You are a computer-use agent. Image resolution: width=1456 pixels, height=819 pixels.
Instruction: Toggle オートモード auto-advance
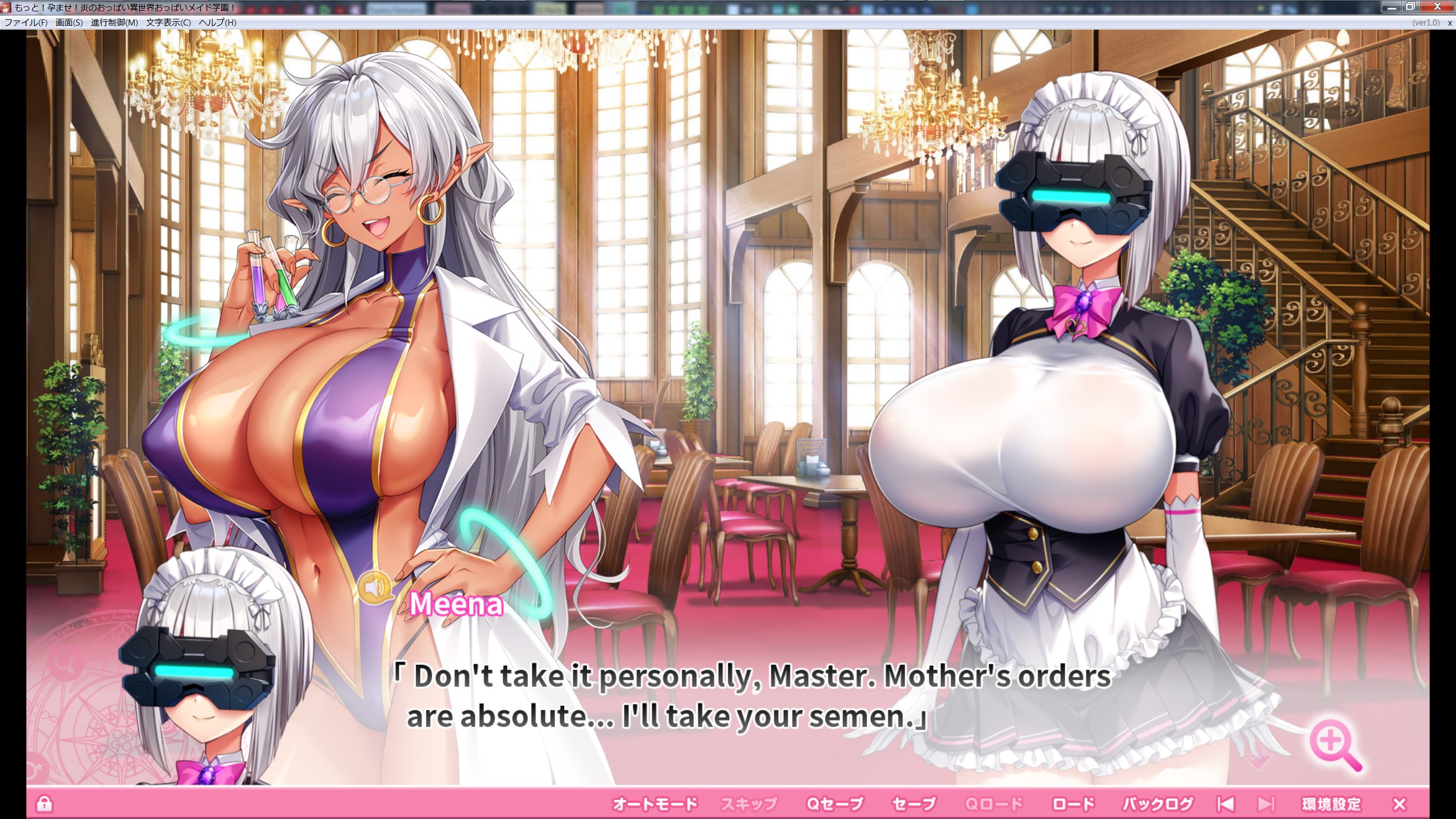[x=655, y=804]
